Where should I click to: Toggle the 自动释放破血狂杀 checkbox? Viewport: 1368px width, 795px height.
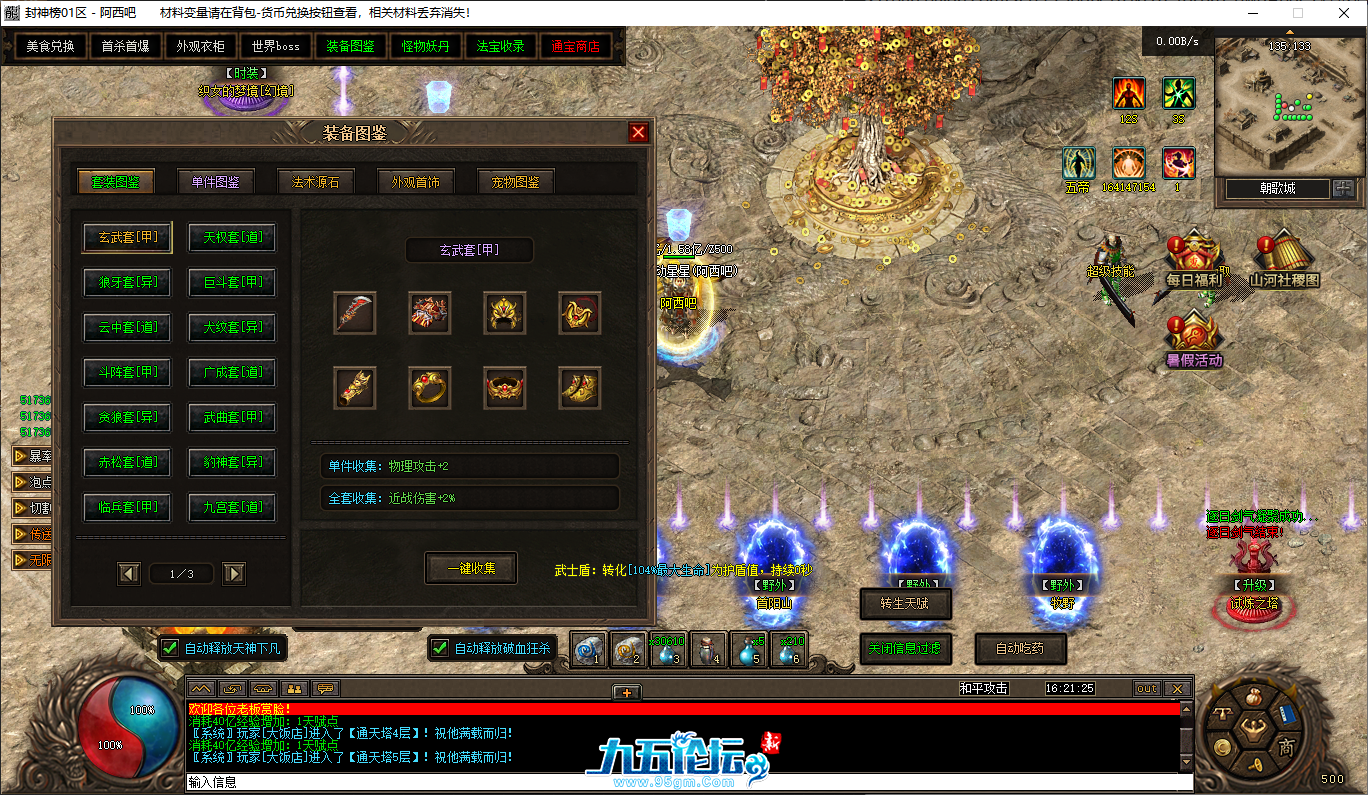[x=440, y=648]
